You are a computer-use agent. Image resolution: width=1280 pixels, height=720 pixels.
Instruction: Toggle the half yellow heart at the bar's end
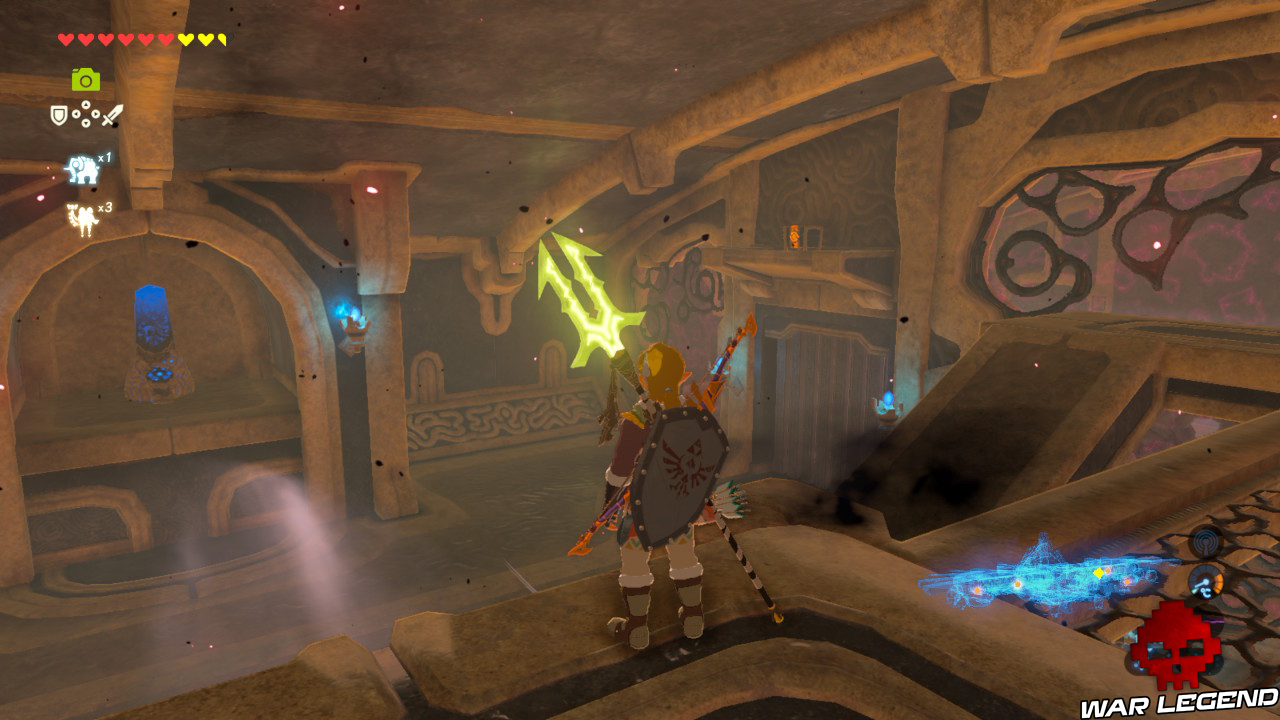(222, 38)
